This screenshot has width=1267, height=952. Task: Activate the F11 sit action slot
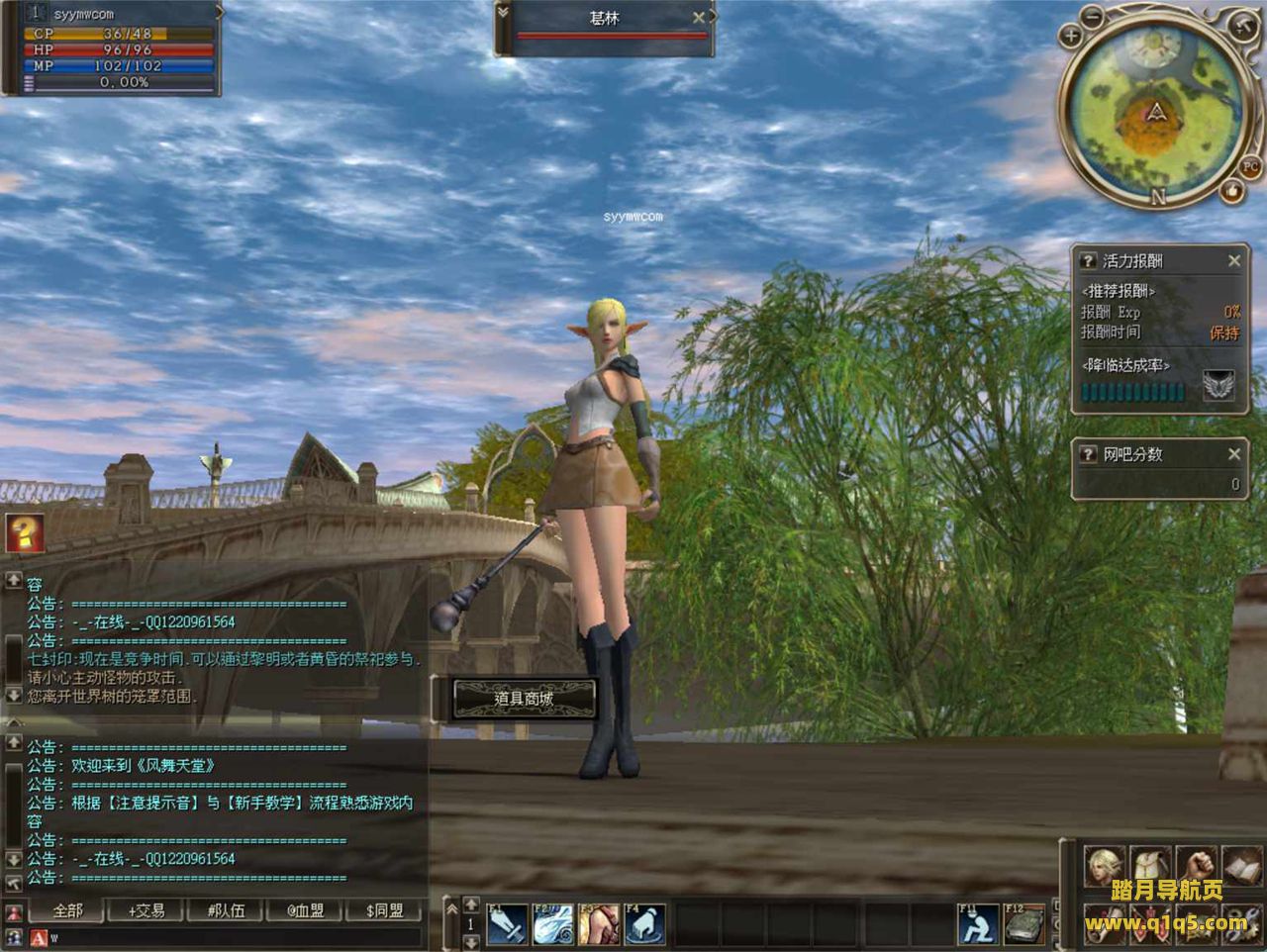tap(977, 925)
